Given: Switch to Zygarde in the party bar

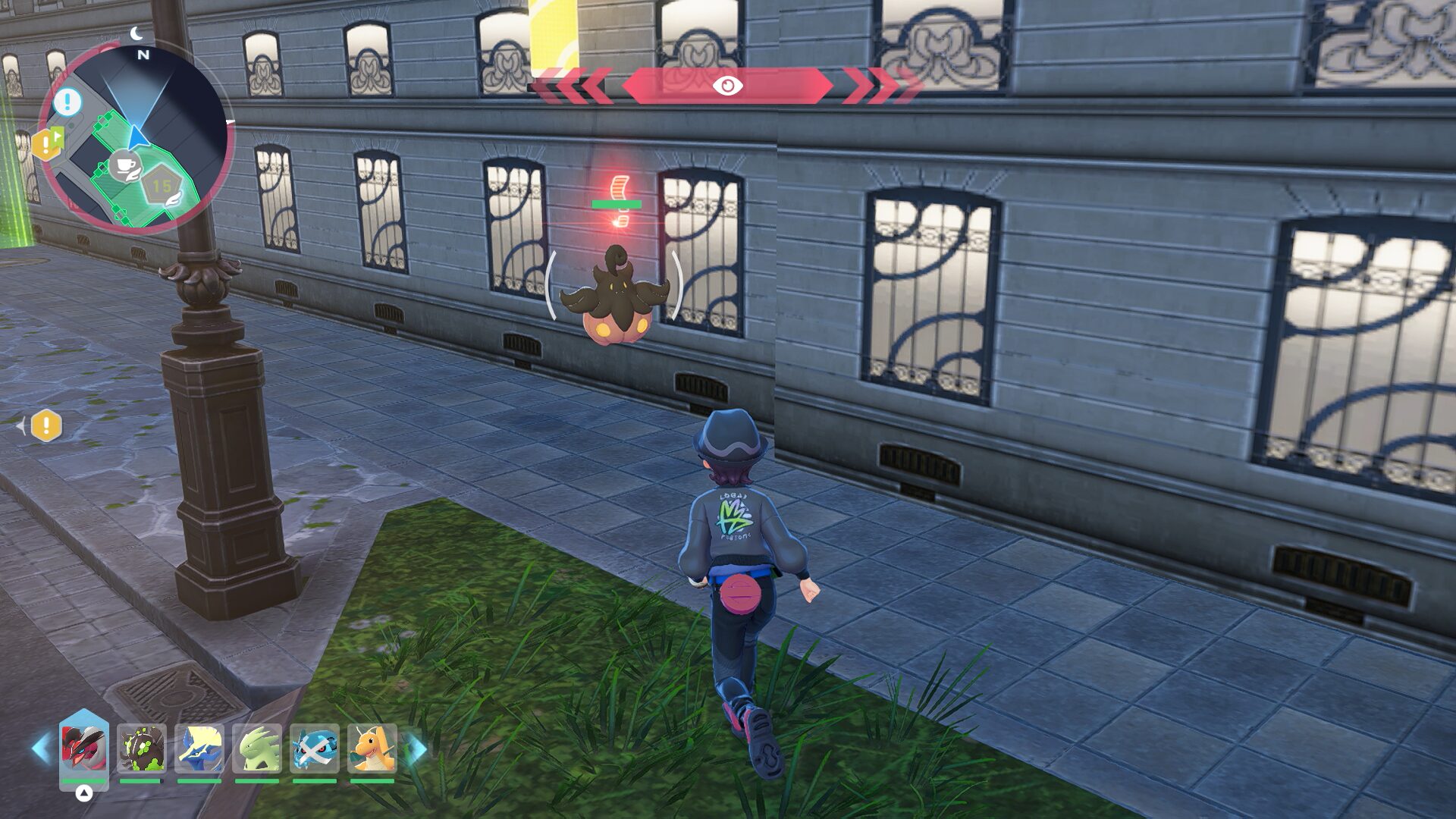Looking at the screenshot, I should tap(141, 748).
